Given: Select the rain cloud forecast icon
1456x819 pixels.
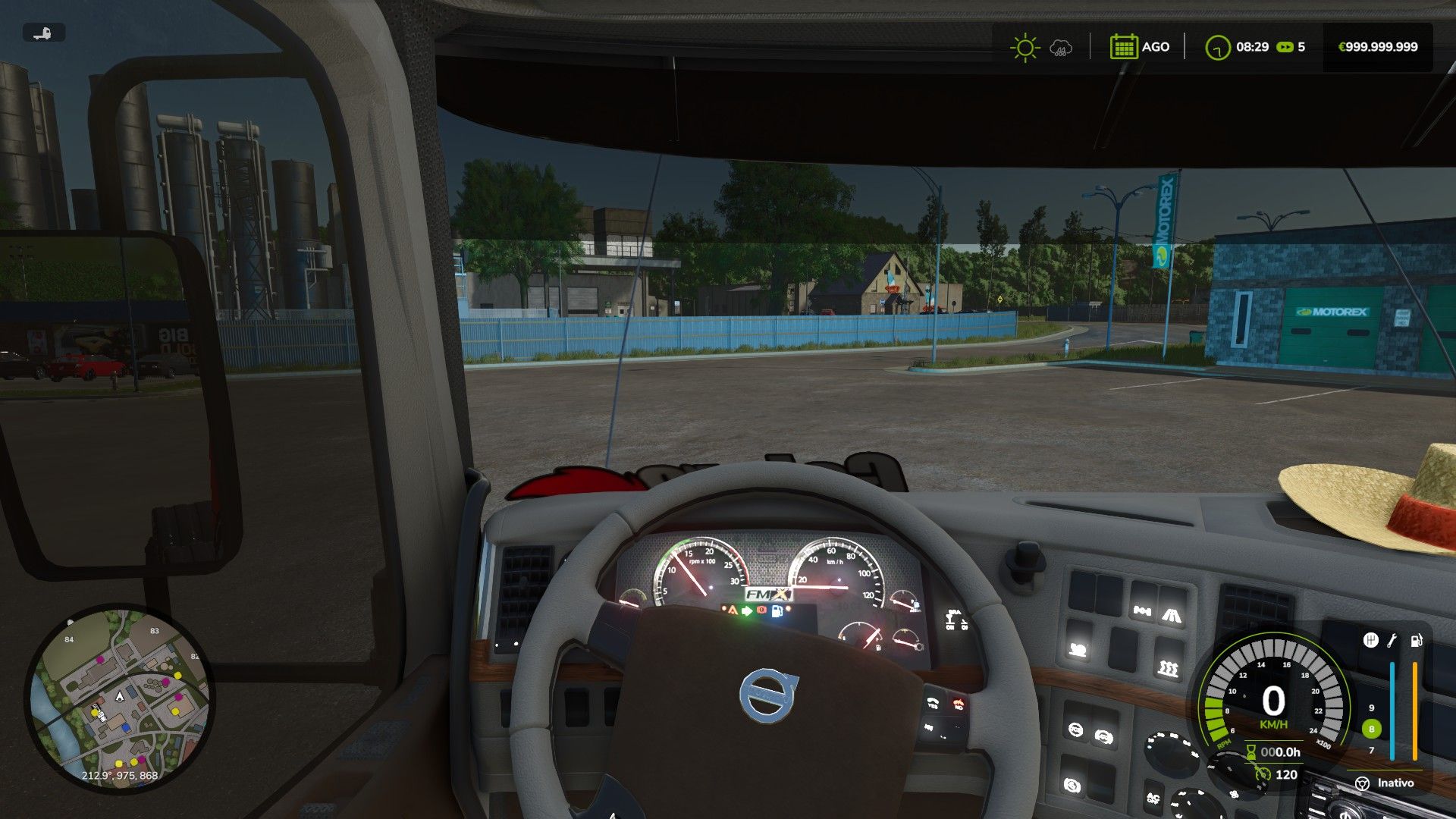Looking at the screenshot, I should 1061,48.
